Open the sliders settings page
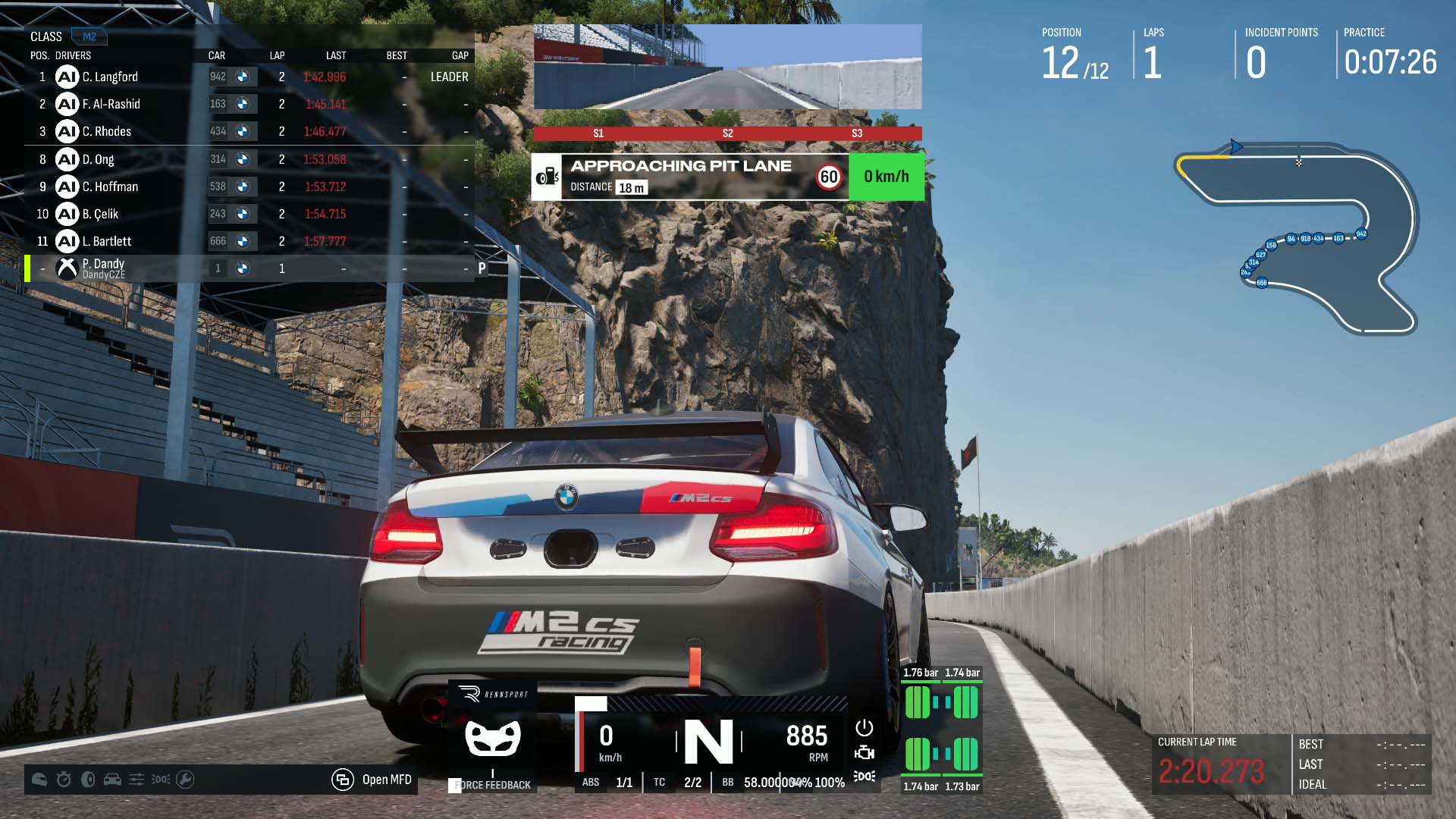 [136, 780]
